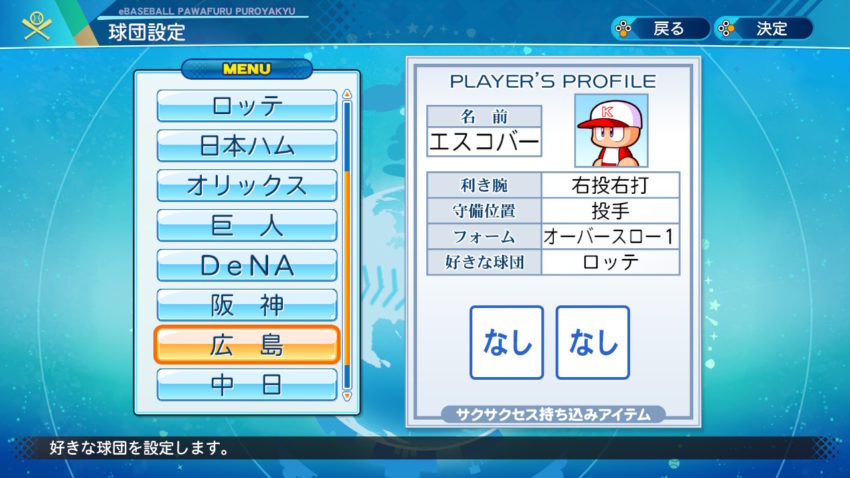Image resolution: width=850 pixels, height=478 pixels.
Task: Select ロッテ from the team menu
Action: pyautogui.click(x=247, y=106)
